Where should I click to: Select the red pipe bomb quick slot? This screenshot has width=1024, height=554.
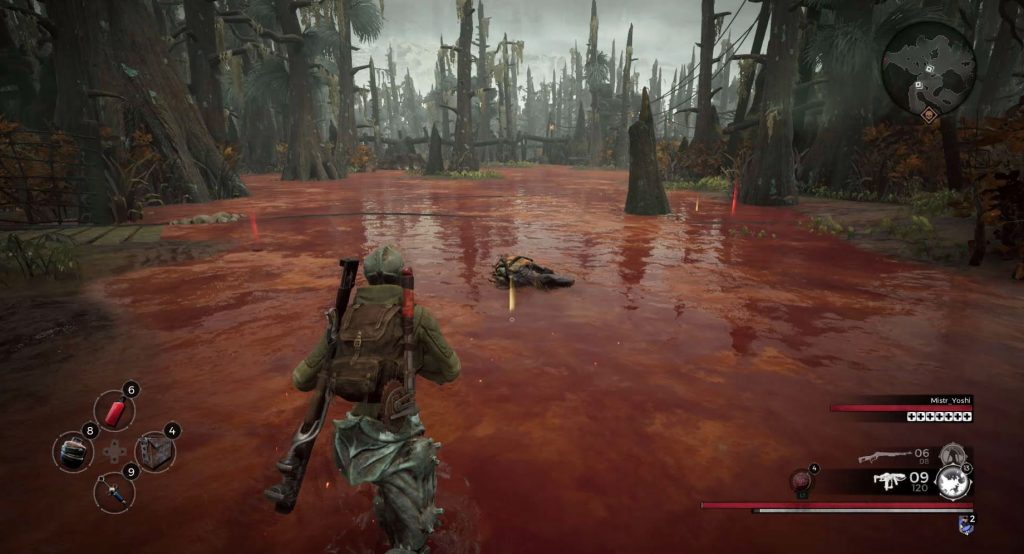[x=114, y=411]
